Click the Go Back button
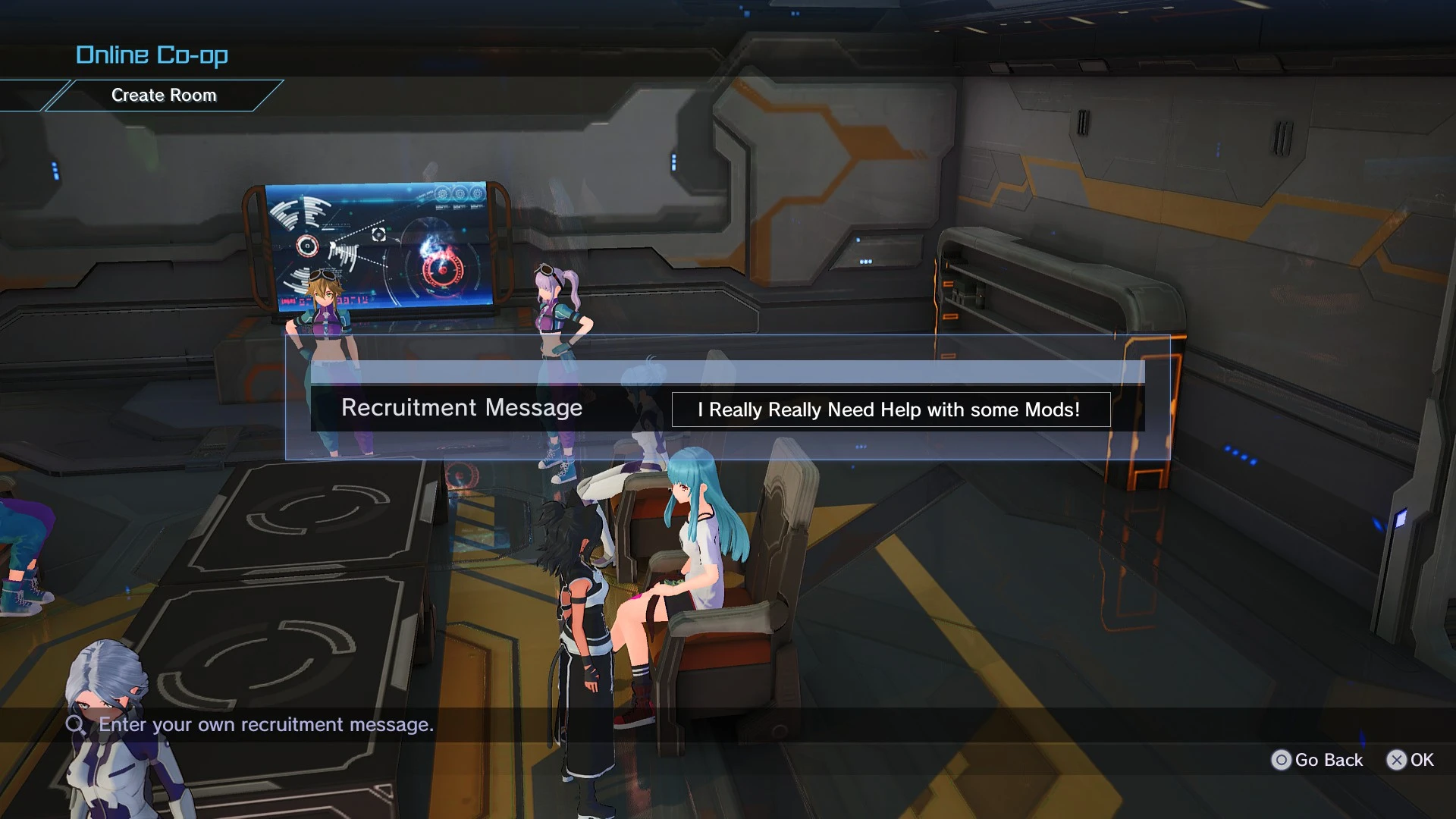The height and width of the screenshot is (819, 1456). click(1317, 760)
